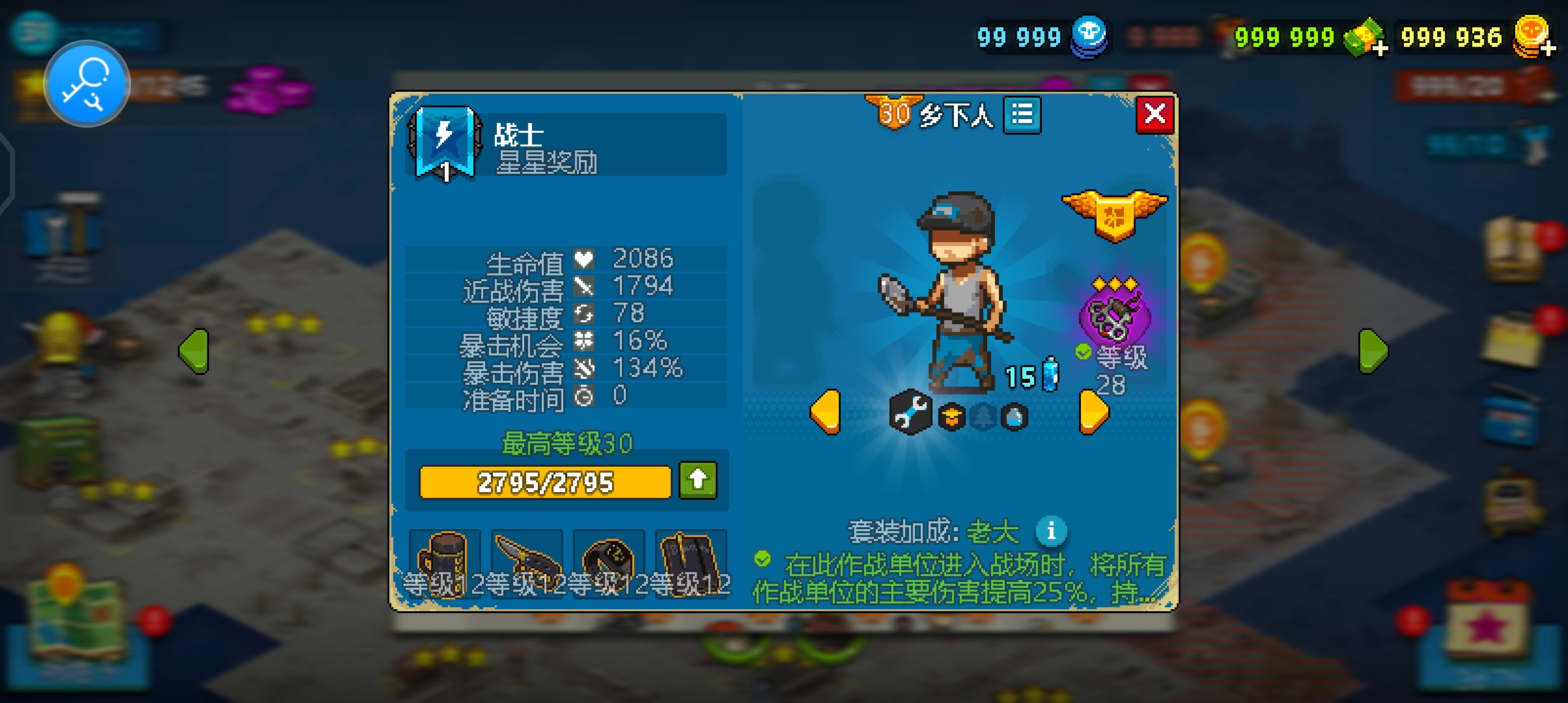Add more gold coins with plus

pyautogui.click(x=1547, y=47)
